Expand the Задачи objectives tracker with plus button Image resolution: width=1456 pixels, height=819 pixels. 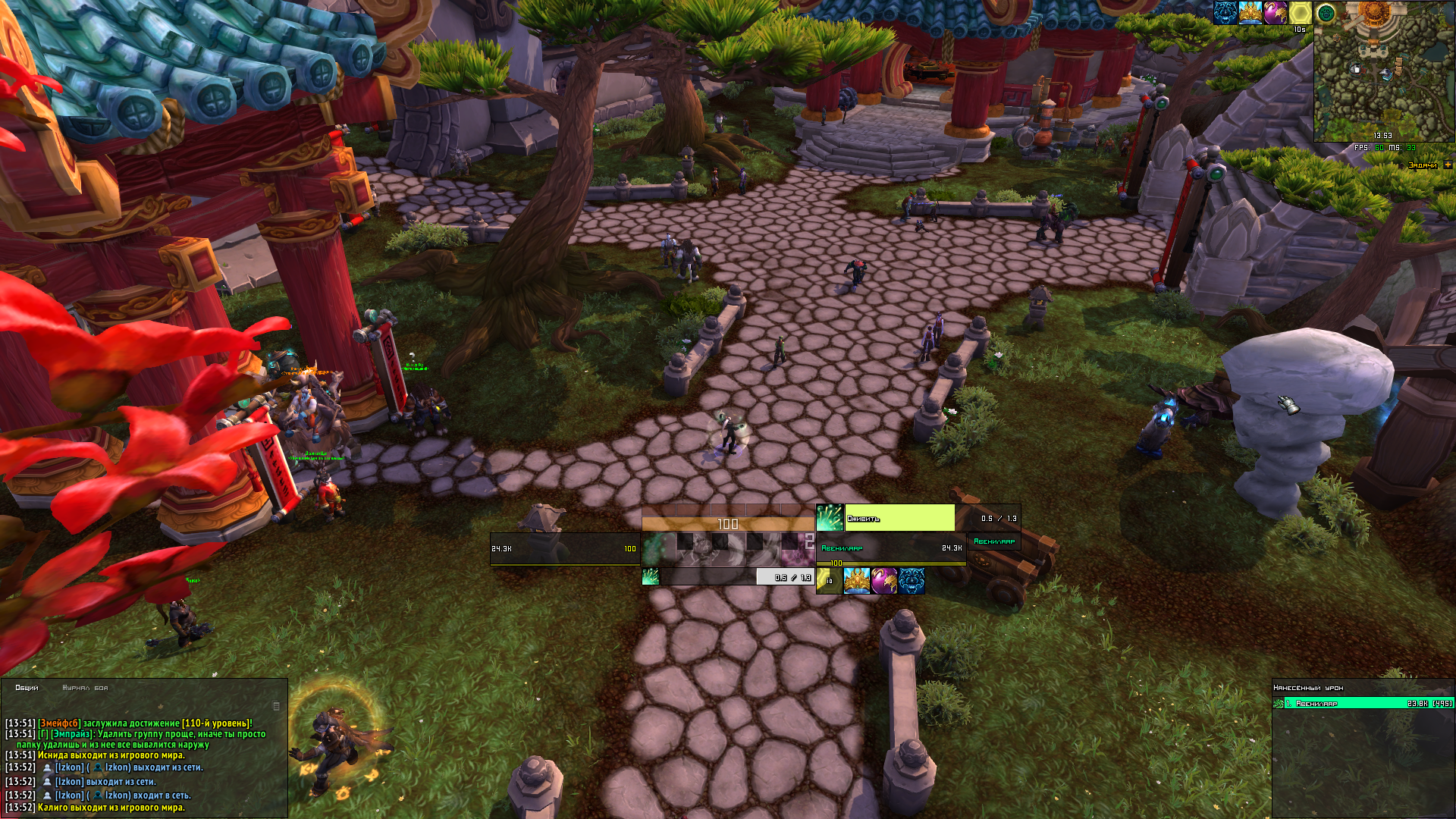[x=1448, y=165]
